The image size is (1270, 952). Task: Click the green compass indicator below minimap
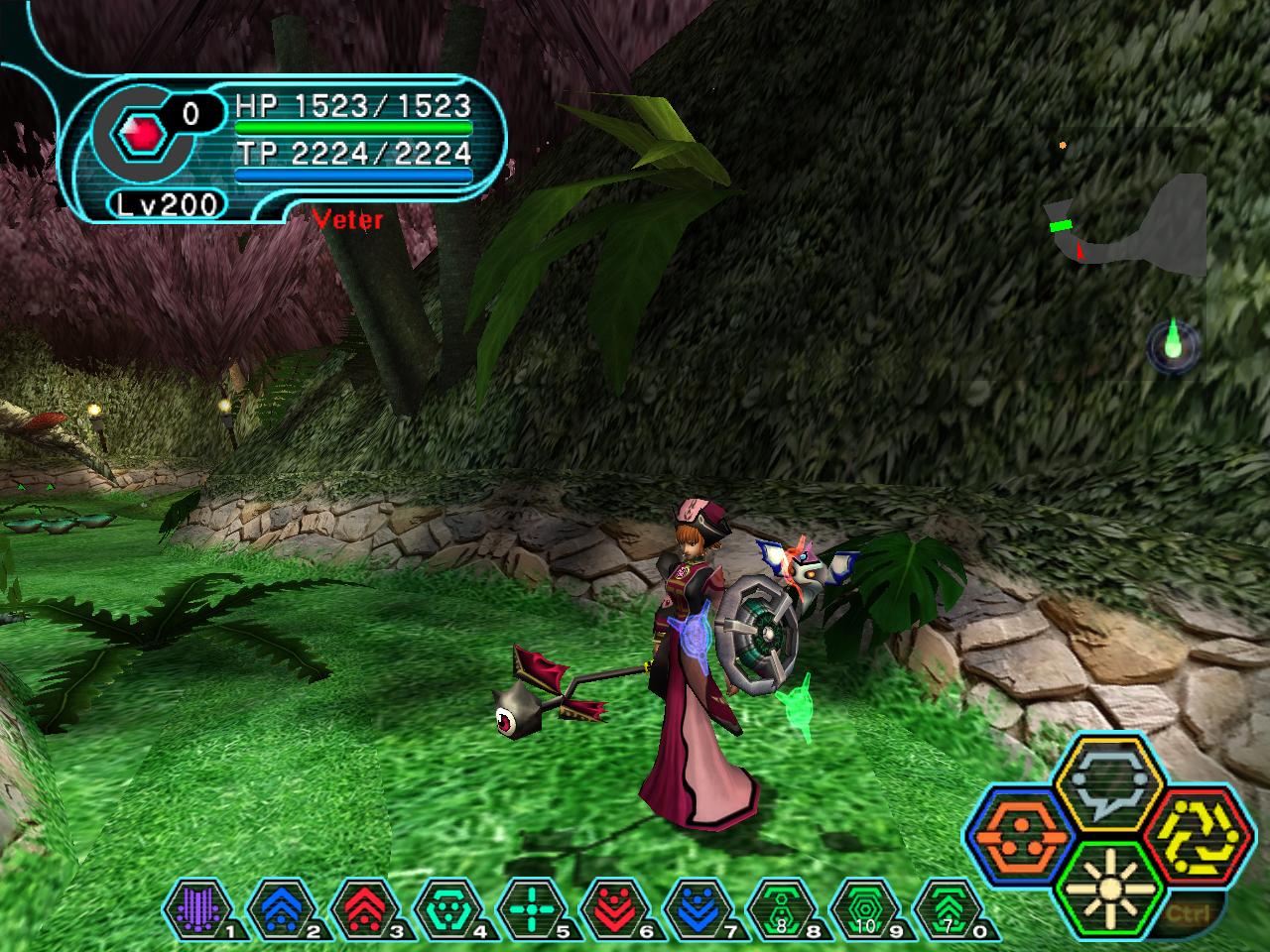(1174, 346)
